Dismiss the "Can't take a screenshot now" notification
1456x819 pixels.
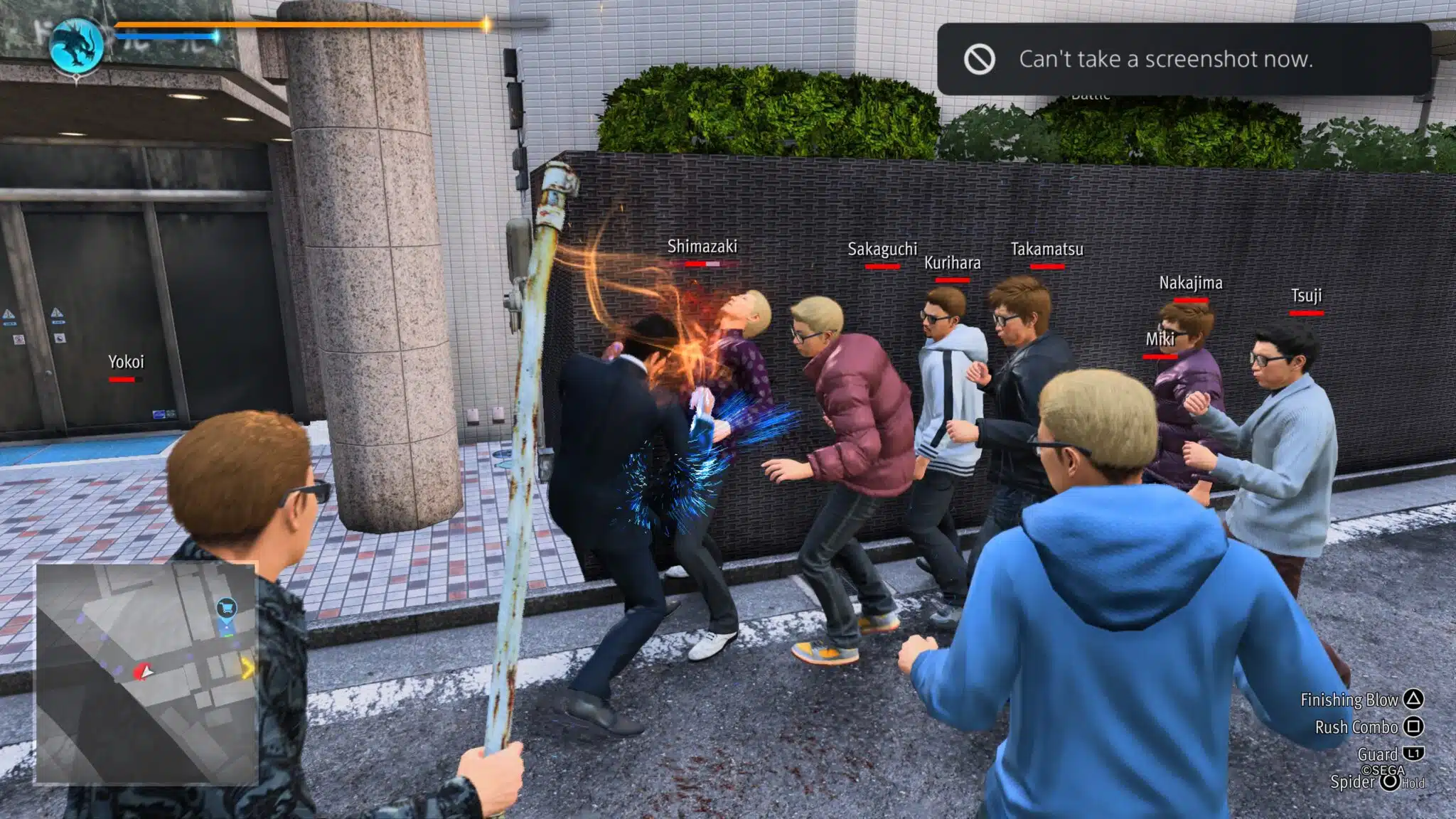click(x=1183, y=59)
